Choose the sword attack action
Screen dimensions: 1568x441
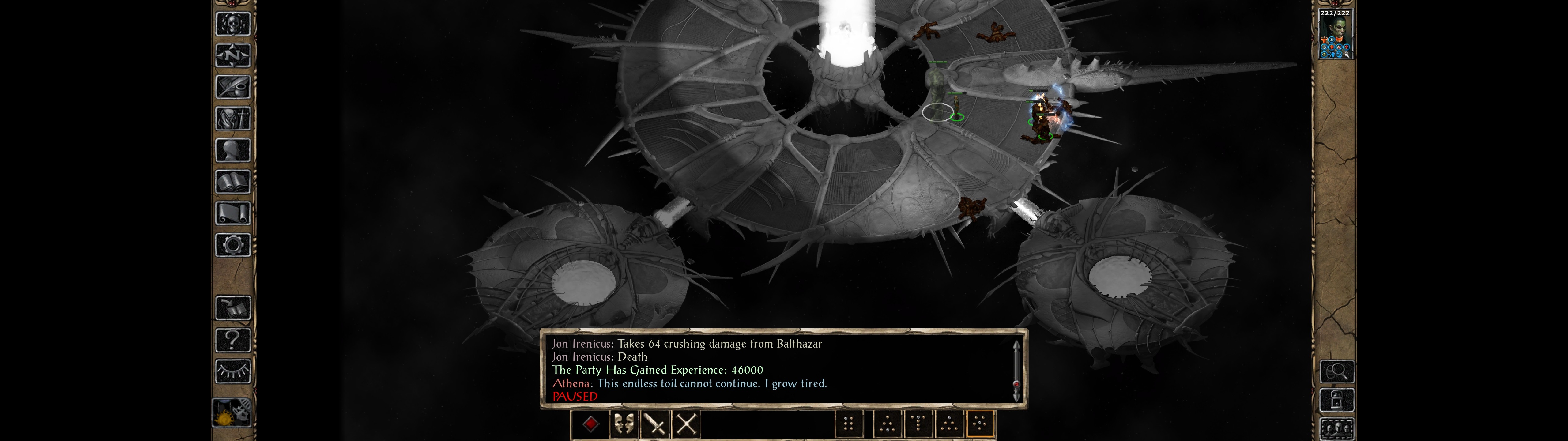click(655, 424)
